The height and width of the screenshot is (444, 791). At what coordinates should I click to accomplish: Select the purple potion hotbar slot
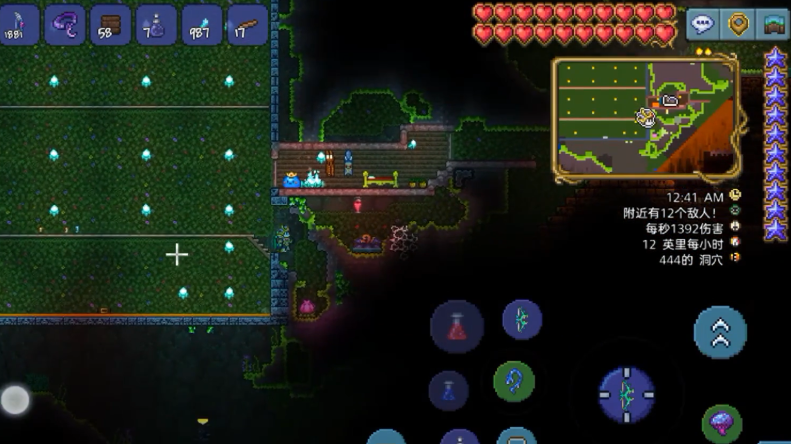156,25
